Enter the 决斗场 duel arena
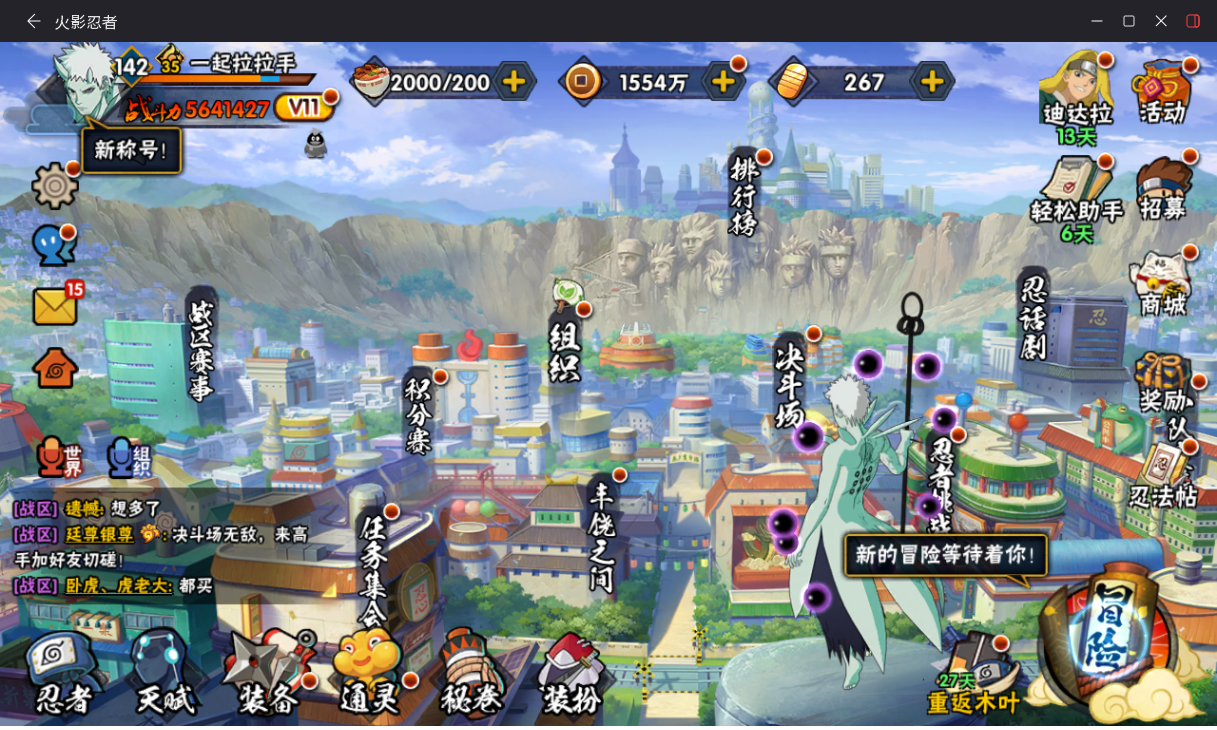This screenshot has height=730, width=1217. (x=789, y=386)
